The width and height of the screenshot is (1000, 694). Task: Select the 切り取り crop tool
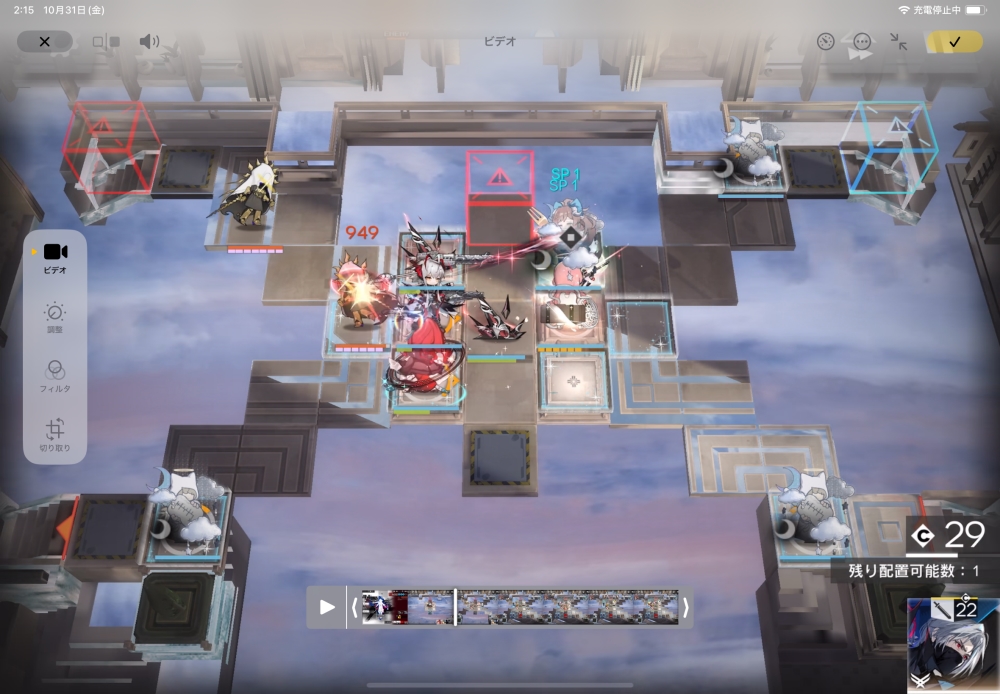[x=55, y=432]
